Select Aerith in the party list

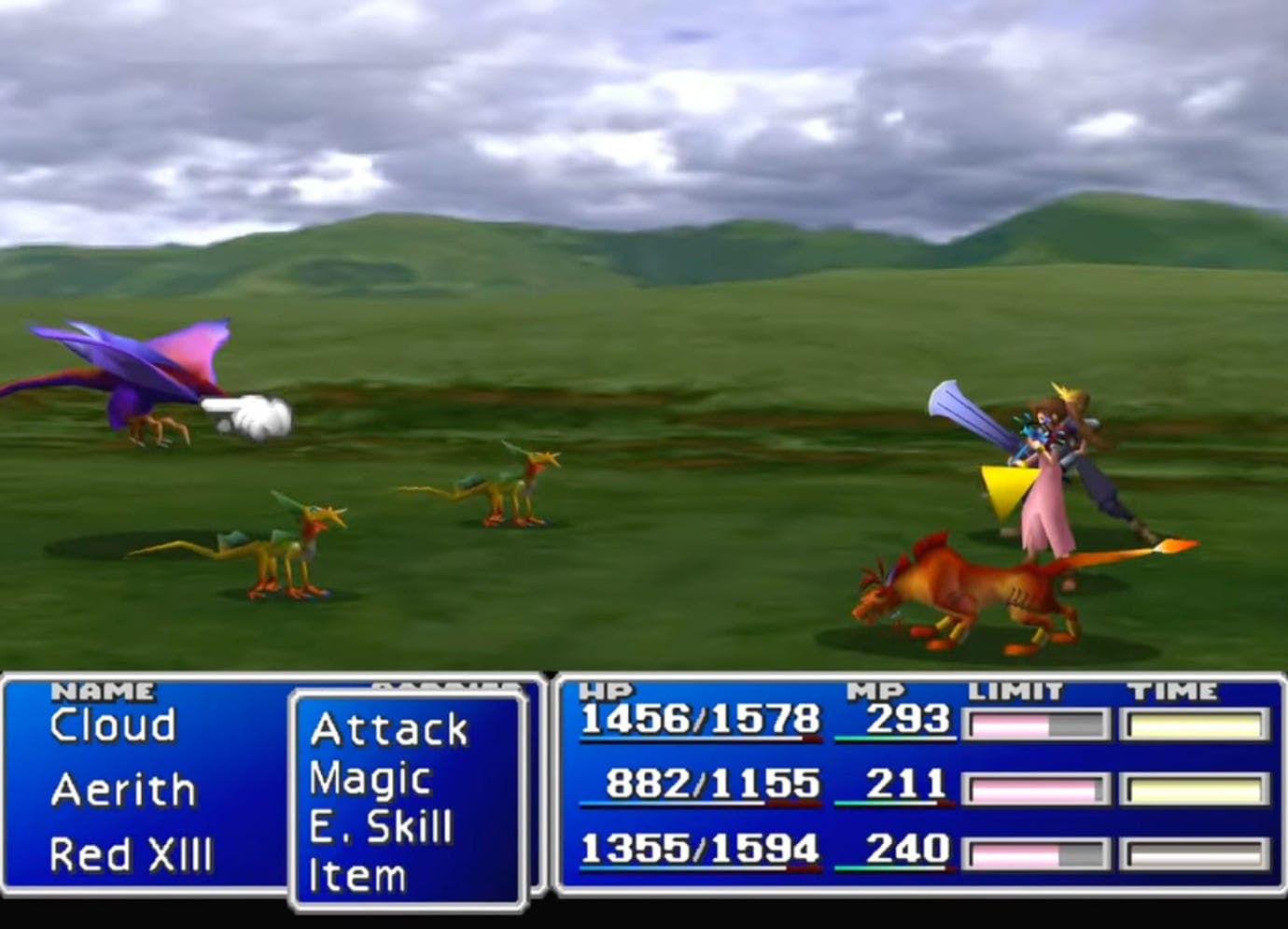tap(123, 791)
